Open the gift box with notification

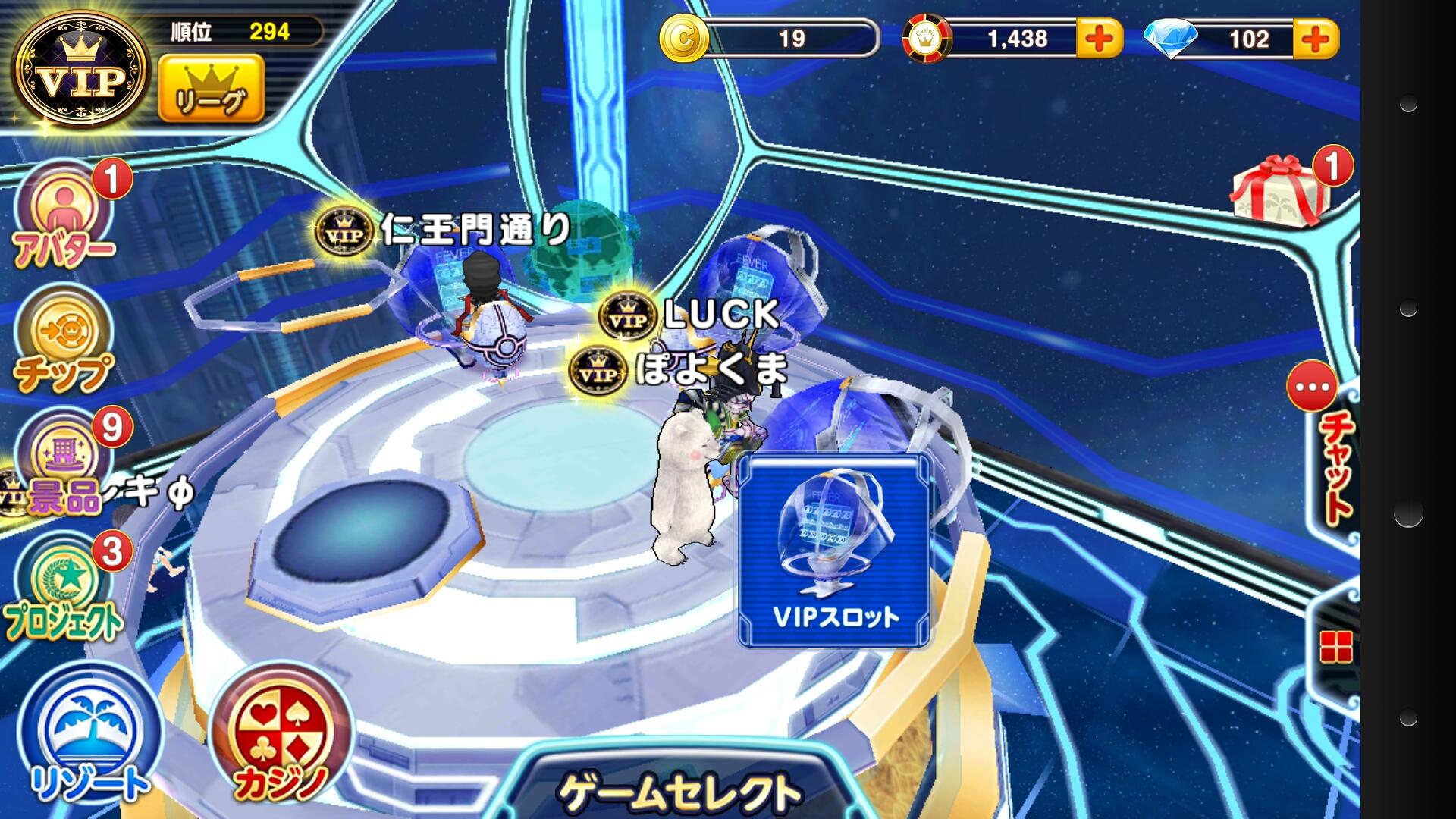tap(1279, 191)
